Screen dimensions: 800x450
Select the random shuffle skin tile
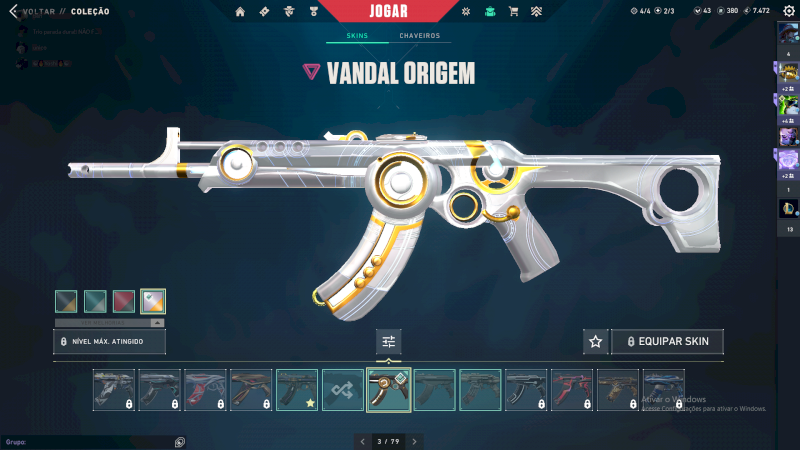pyautogui.click(x=343, y=390)
